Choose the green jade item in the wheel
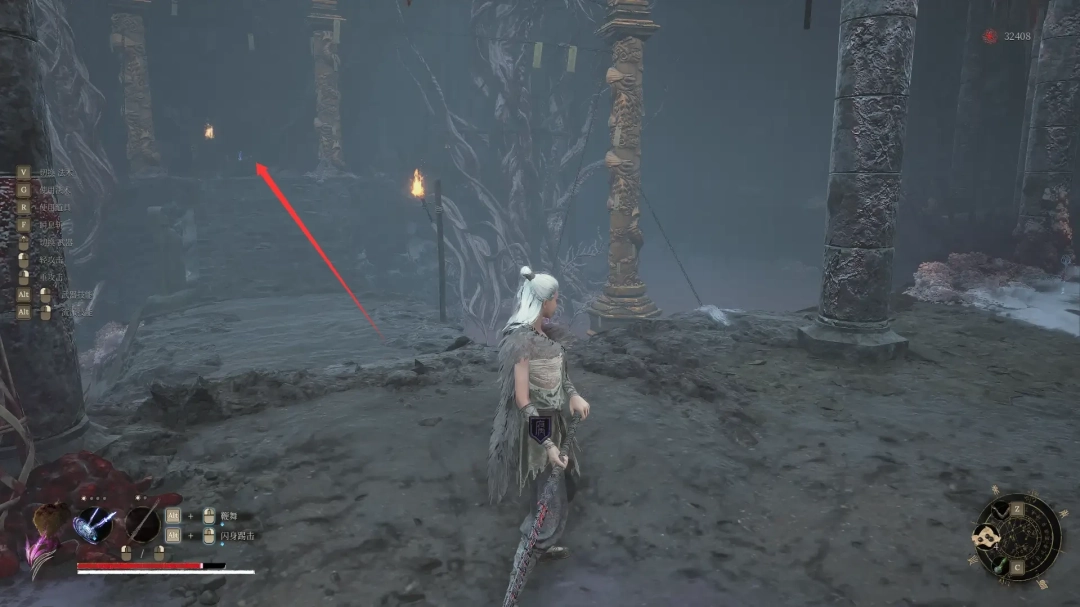 click(1000, 565)
